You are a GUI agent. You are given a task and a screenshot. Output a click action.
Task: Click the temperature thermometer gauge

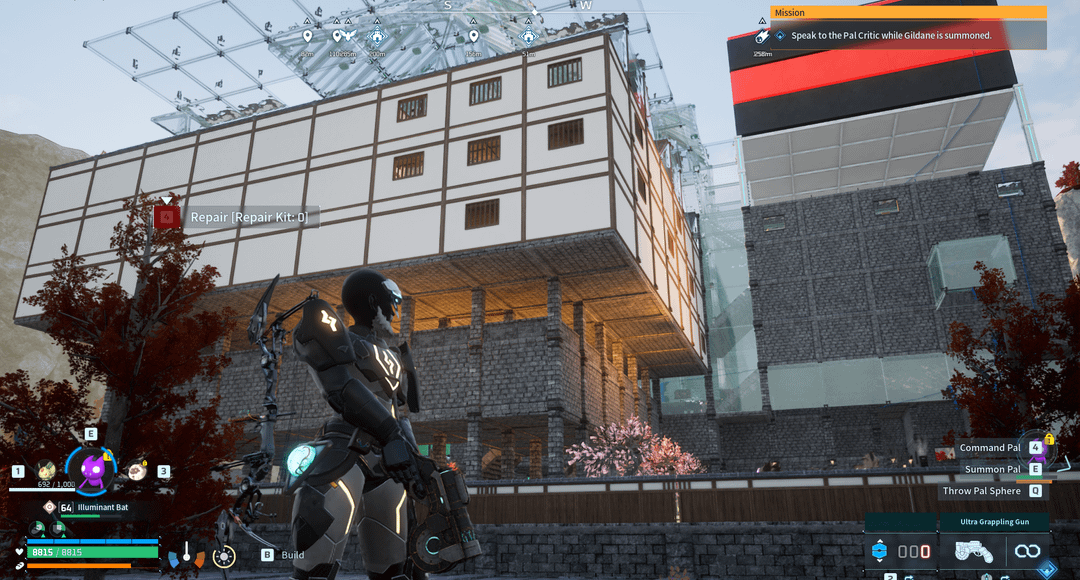click(x=186, y=552)
